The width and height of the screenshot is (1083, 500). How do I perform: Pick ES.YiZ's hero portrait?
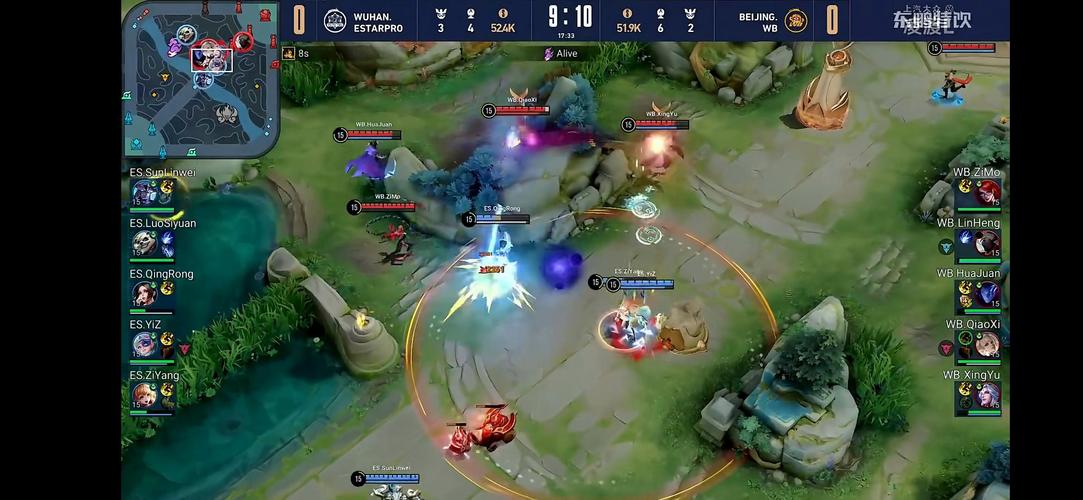(x=145, y=345)
